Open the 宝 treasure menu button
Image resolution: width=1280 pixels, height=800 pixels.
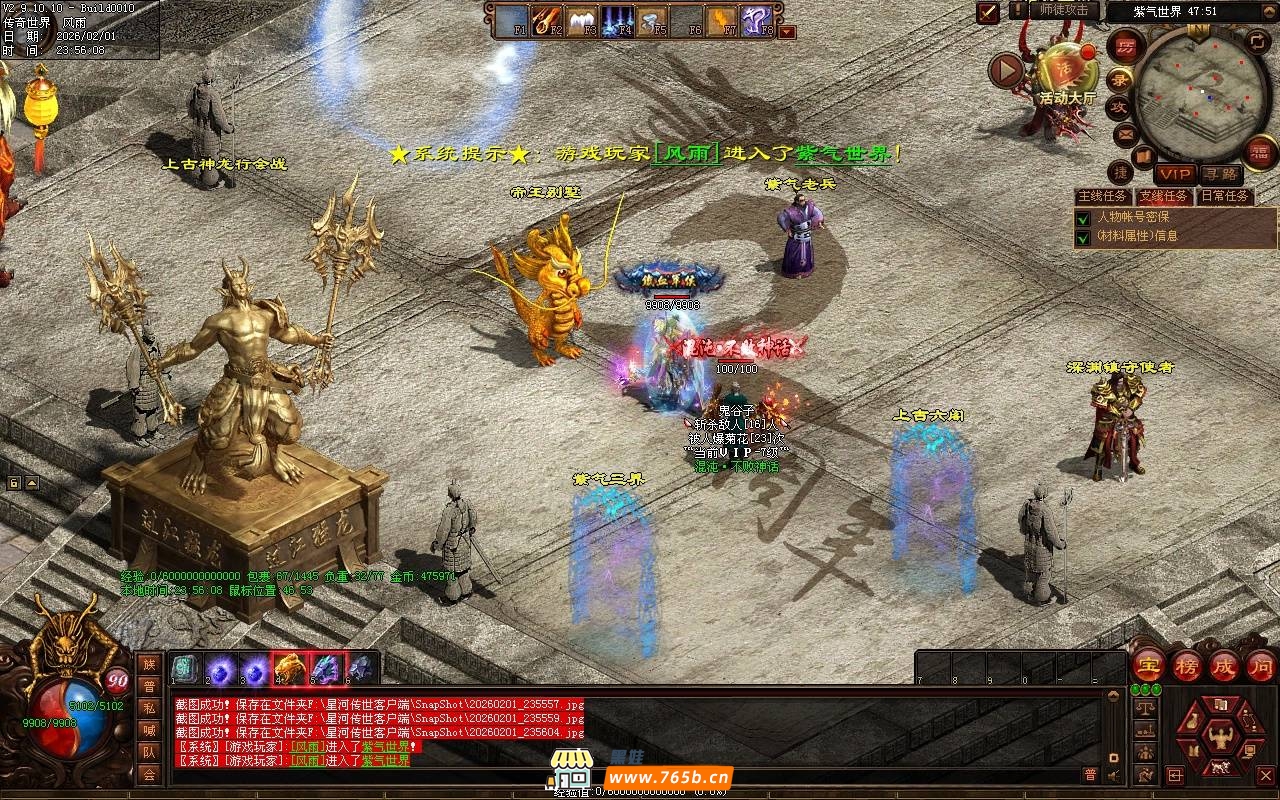1148,666
